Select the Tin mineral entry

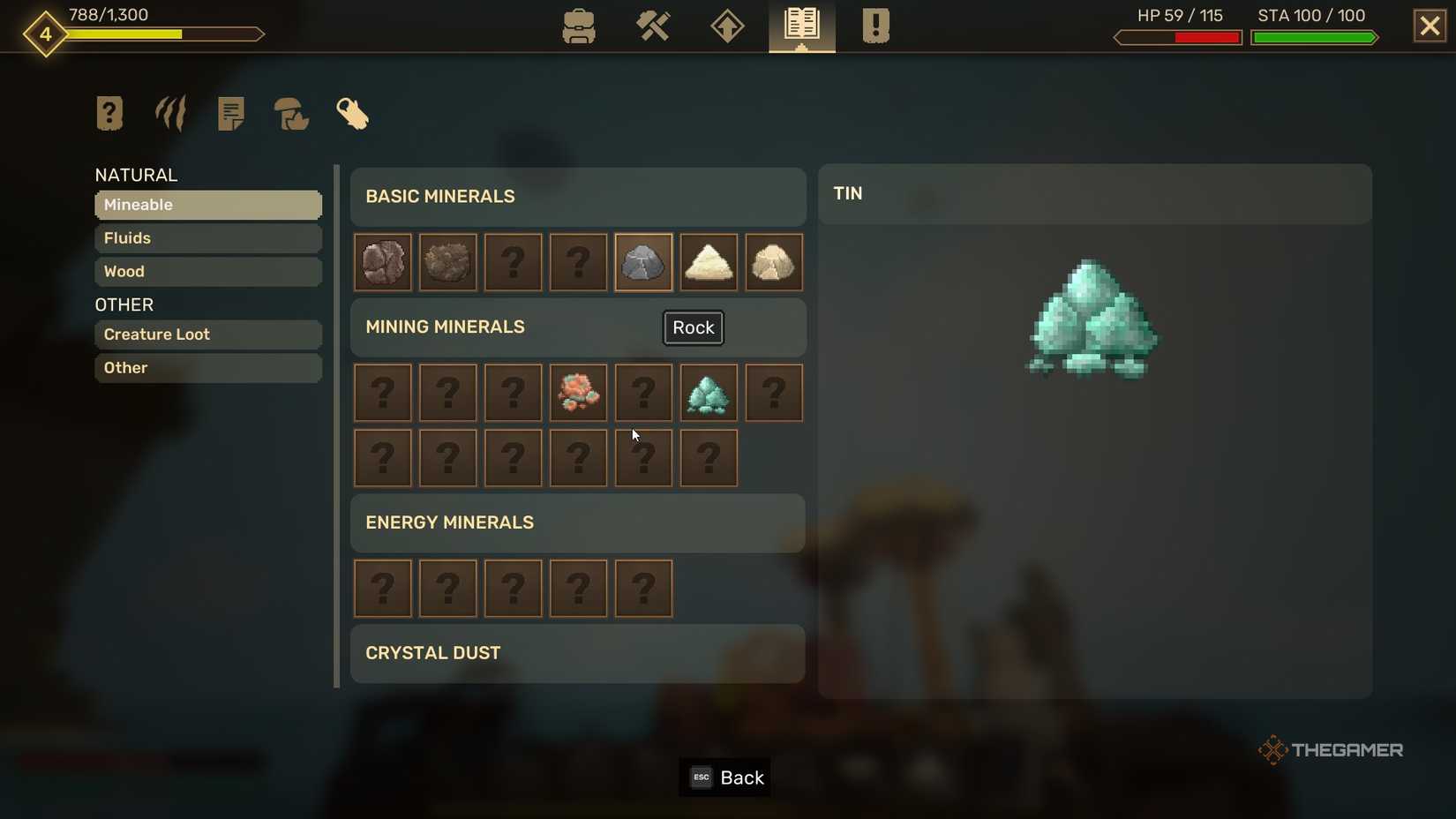pos(709,393)
